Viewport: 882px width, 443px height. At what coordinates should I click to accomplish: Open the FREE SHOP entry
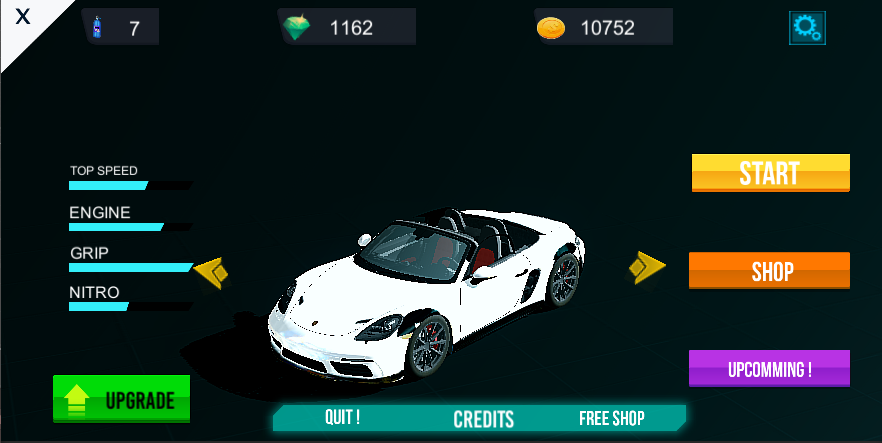(611, 418)
